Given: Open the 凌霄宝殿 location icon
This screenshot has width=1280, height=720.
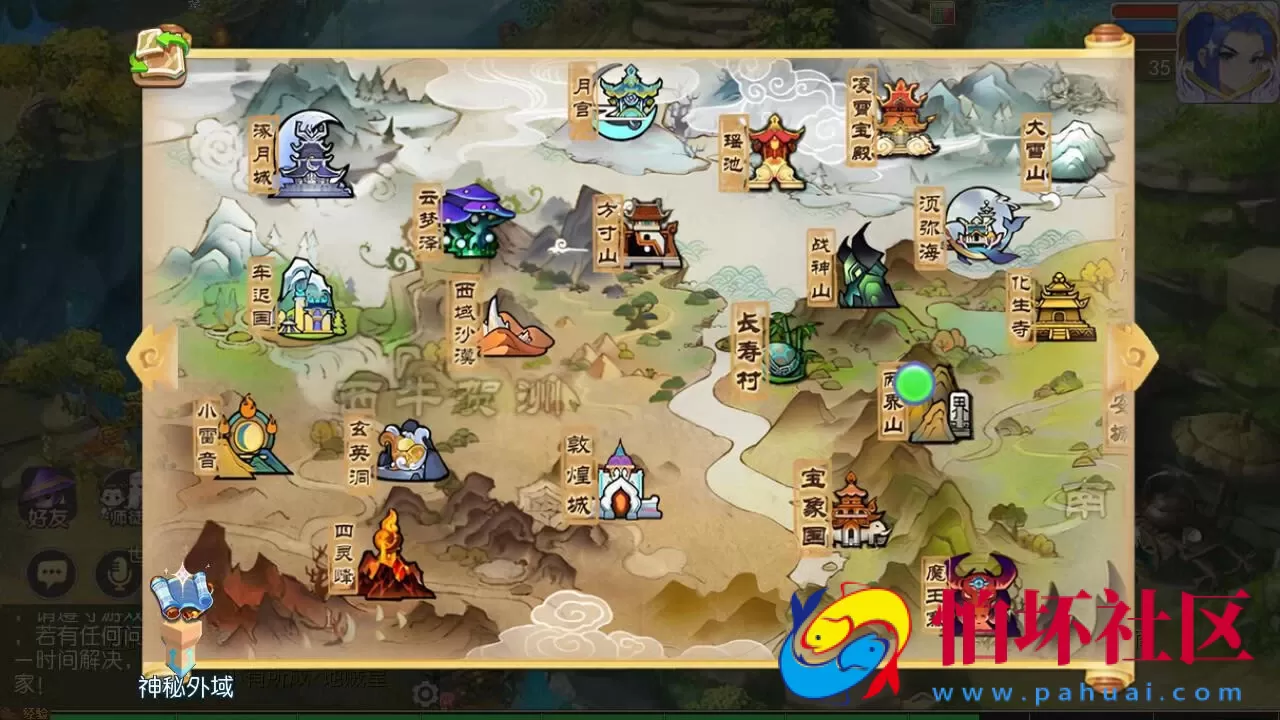Looking at the screenshot, I should coord(905,110).
